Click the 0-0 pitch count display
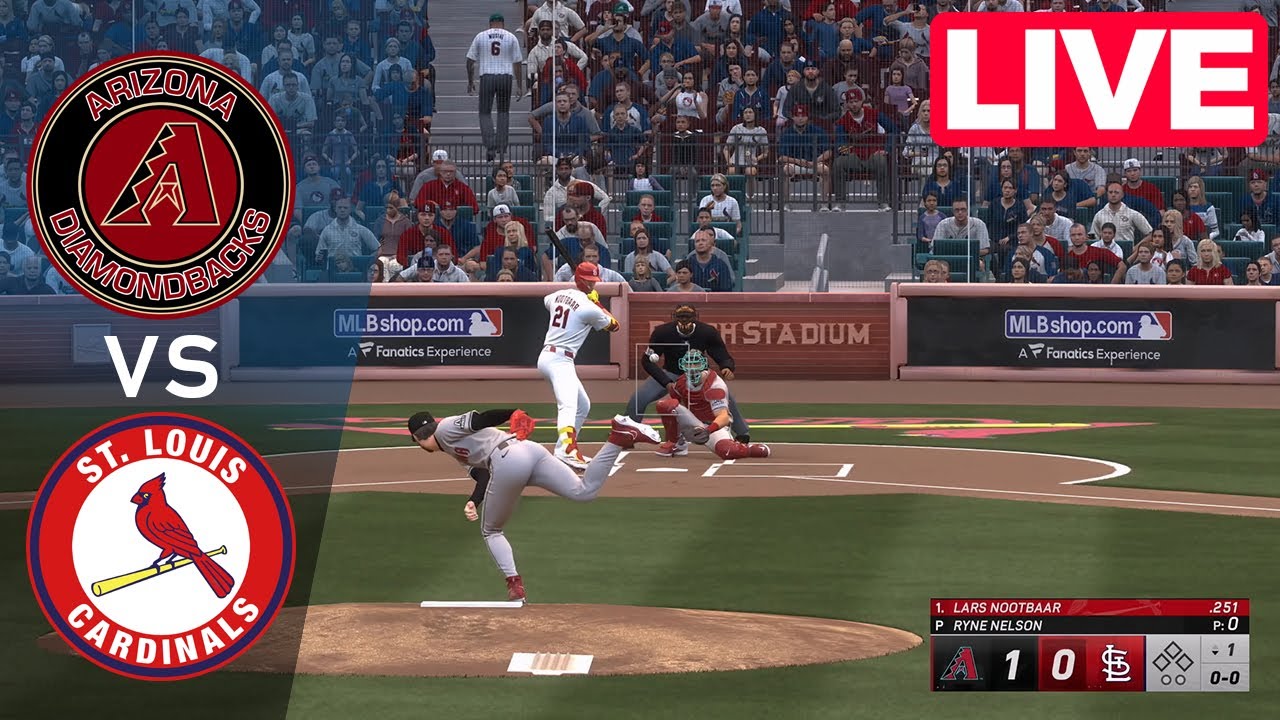This screenshot has width=1280, height=720. 1224,678
